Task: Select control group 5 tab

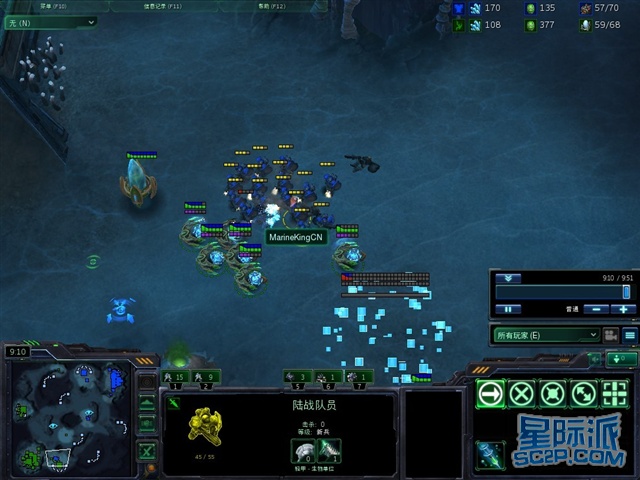Action: point(297,377)
